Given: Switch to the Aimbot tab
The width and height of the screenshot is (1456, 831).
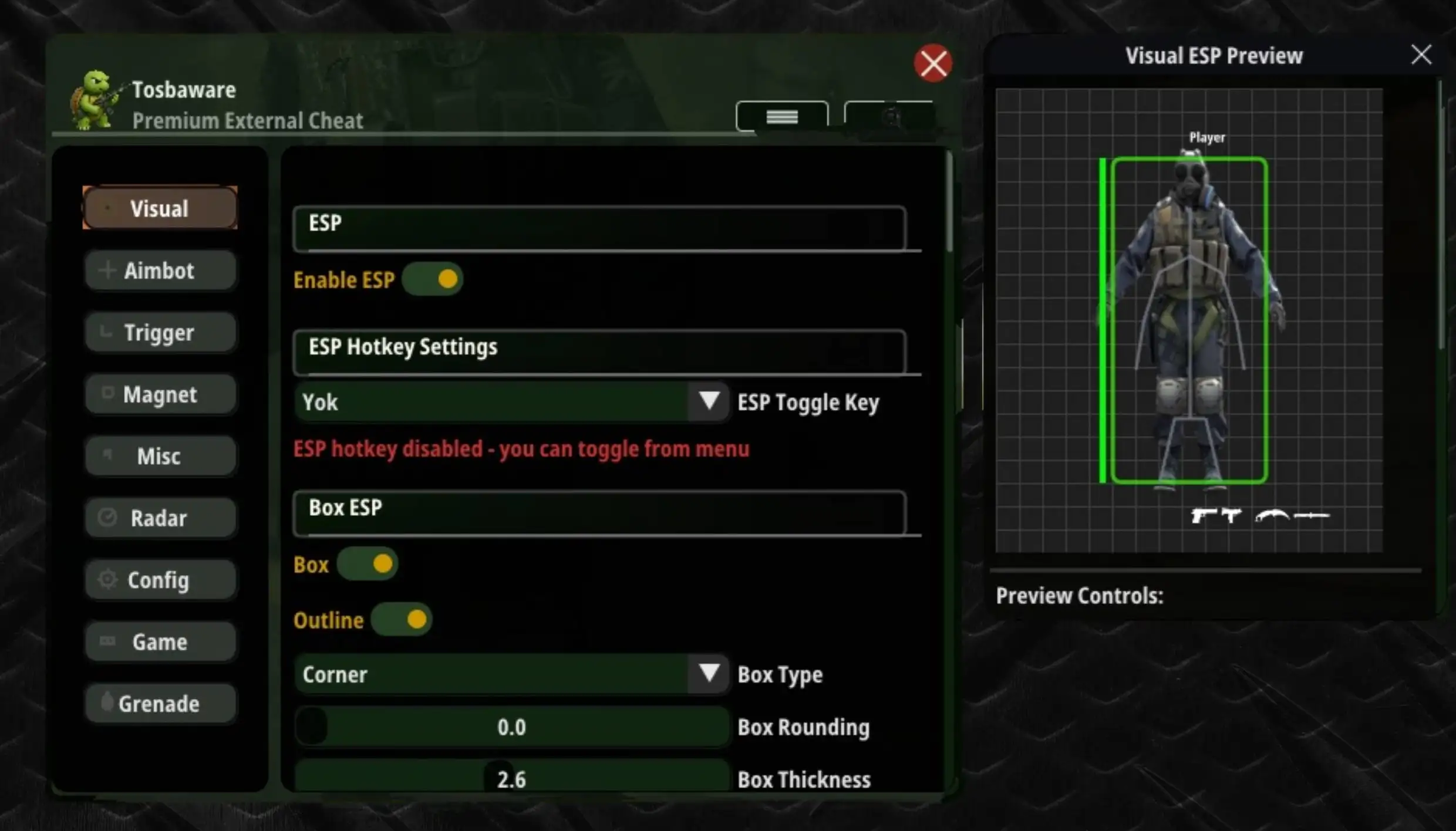Looking at the screenshot, I should tap(160, 271).
